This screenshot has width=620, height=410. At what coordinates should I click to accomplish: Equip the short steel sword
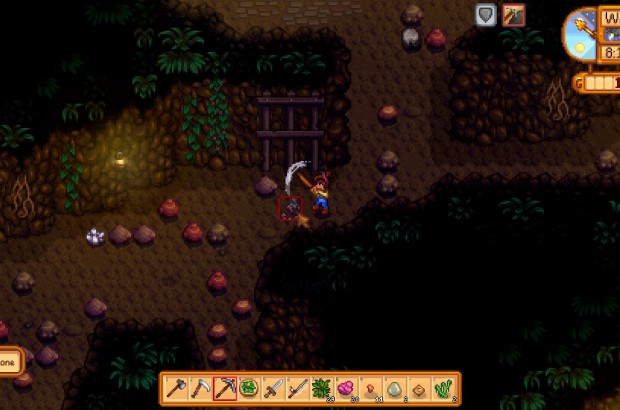click(273, 387)
